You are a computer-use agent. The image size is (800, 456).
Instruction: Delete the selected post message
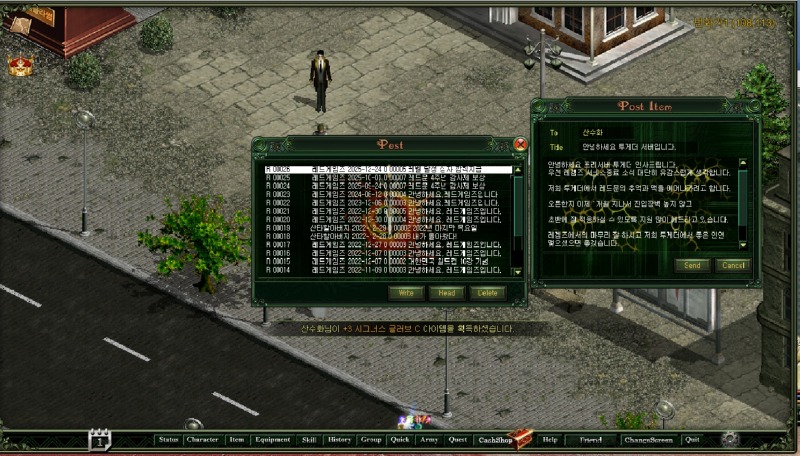(487, 293)
